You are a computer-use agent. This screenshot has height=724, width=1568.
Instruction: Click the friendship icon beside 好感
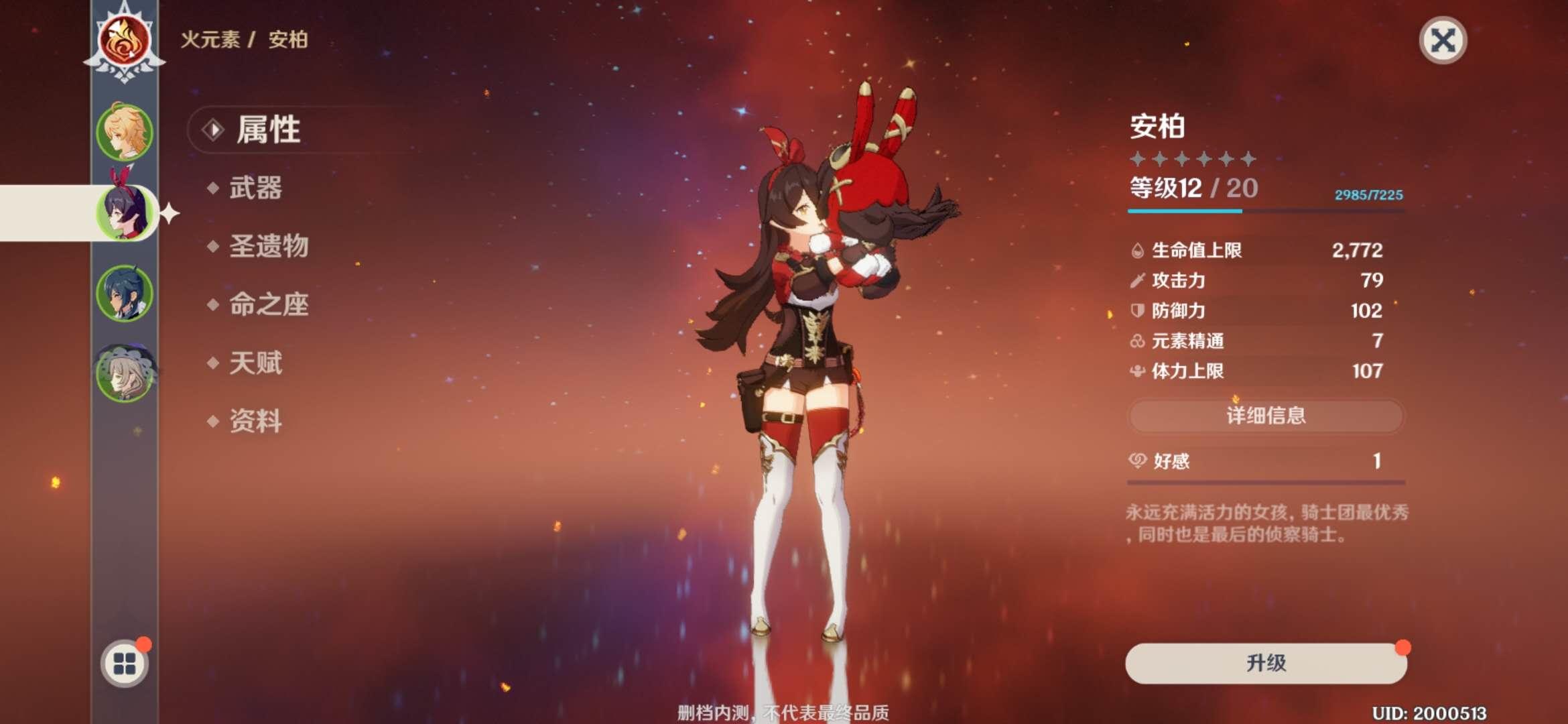(1135, 461)
